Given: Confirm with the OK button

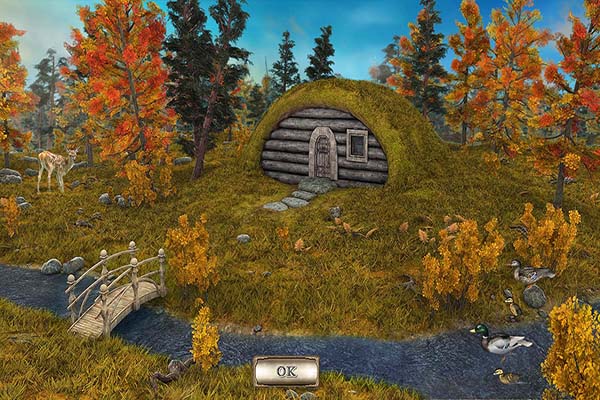Looking at the screenshot, I should coord(286,370).
